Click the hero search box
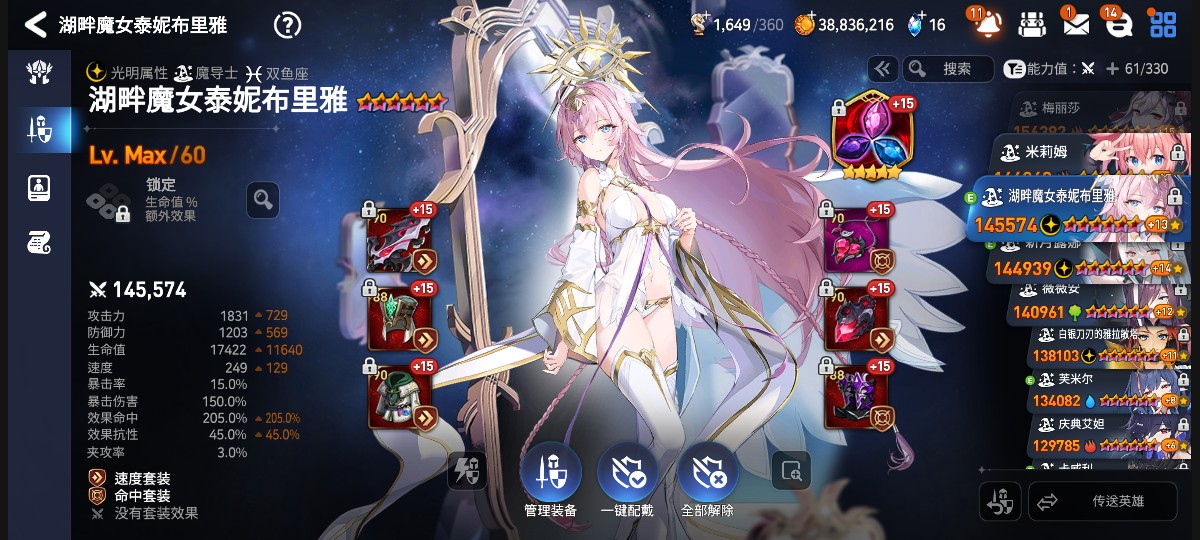 pos(947,68)
